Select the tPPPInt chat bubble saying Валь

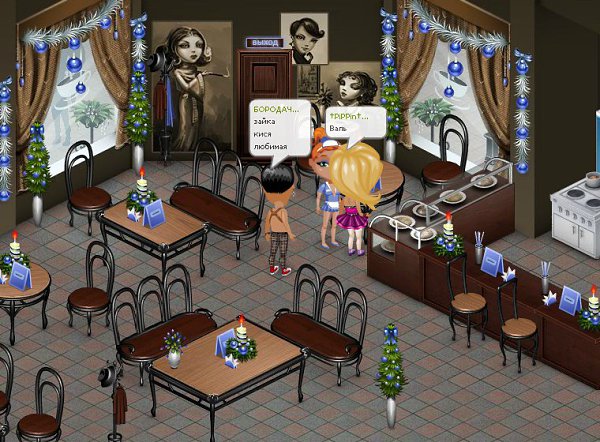(353, 122)
